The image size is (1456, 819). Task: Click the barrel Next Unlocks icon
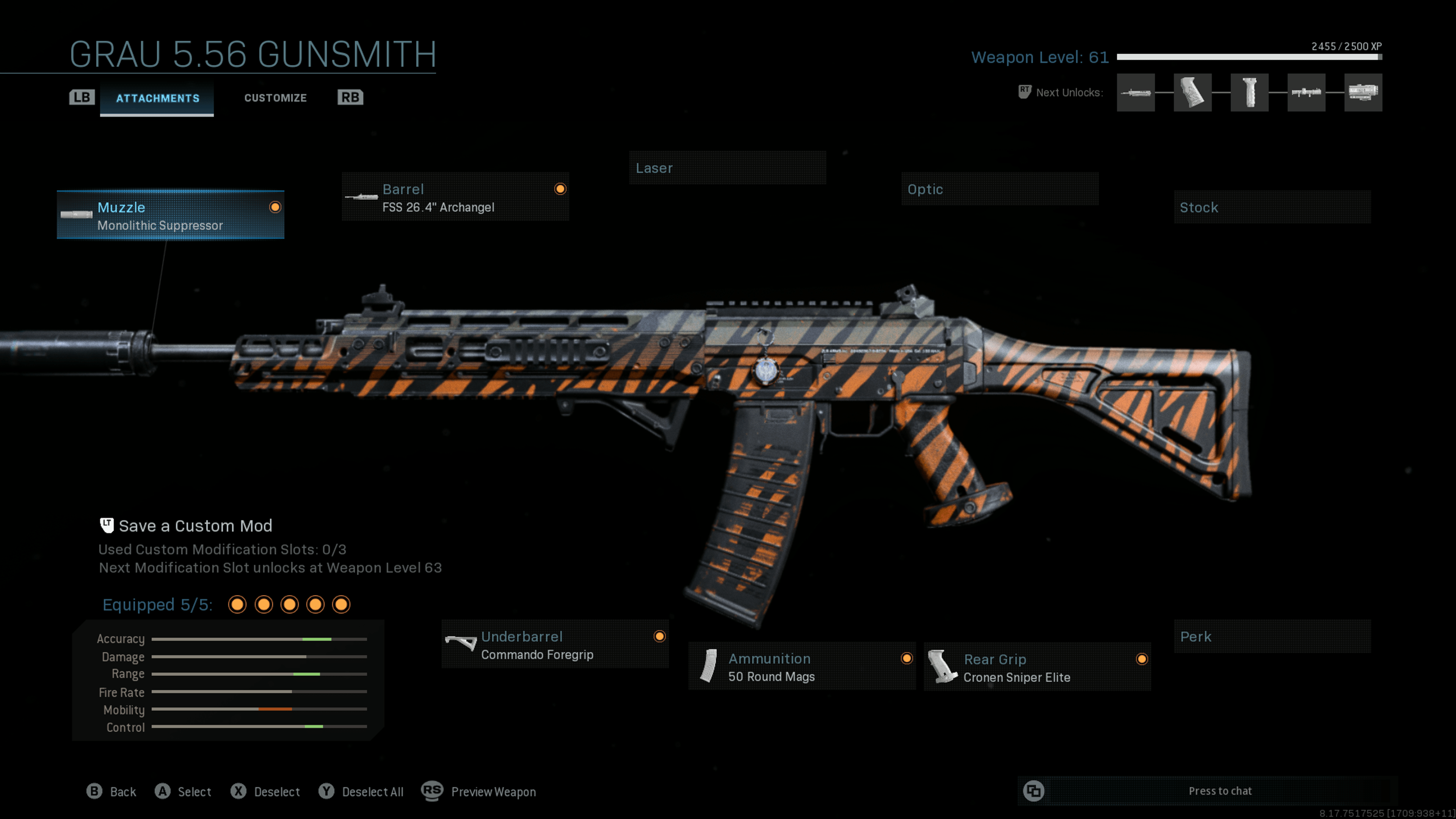pos(1136,93)
